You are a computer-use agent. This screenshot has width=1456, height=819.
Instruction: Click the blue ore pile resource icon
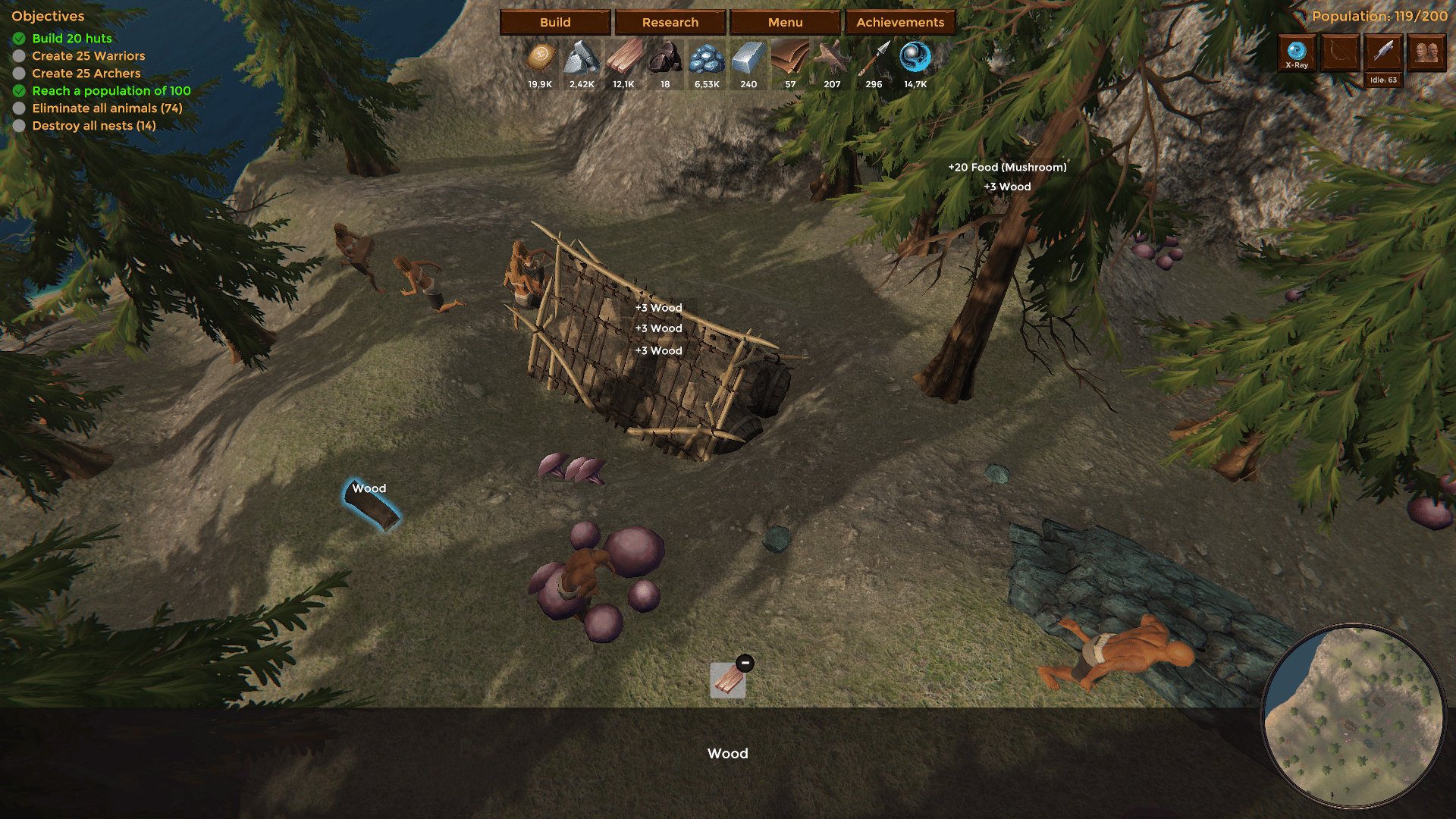pos(707,57)
